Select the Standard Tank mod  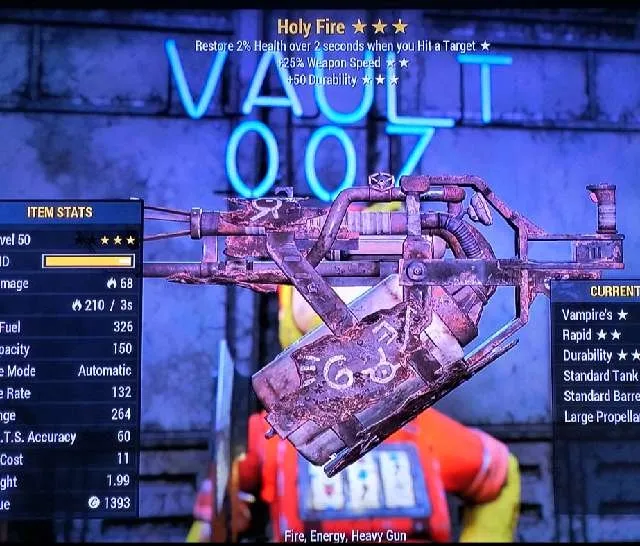click(600, 376)
